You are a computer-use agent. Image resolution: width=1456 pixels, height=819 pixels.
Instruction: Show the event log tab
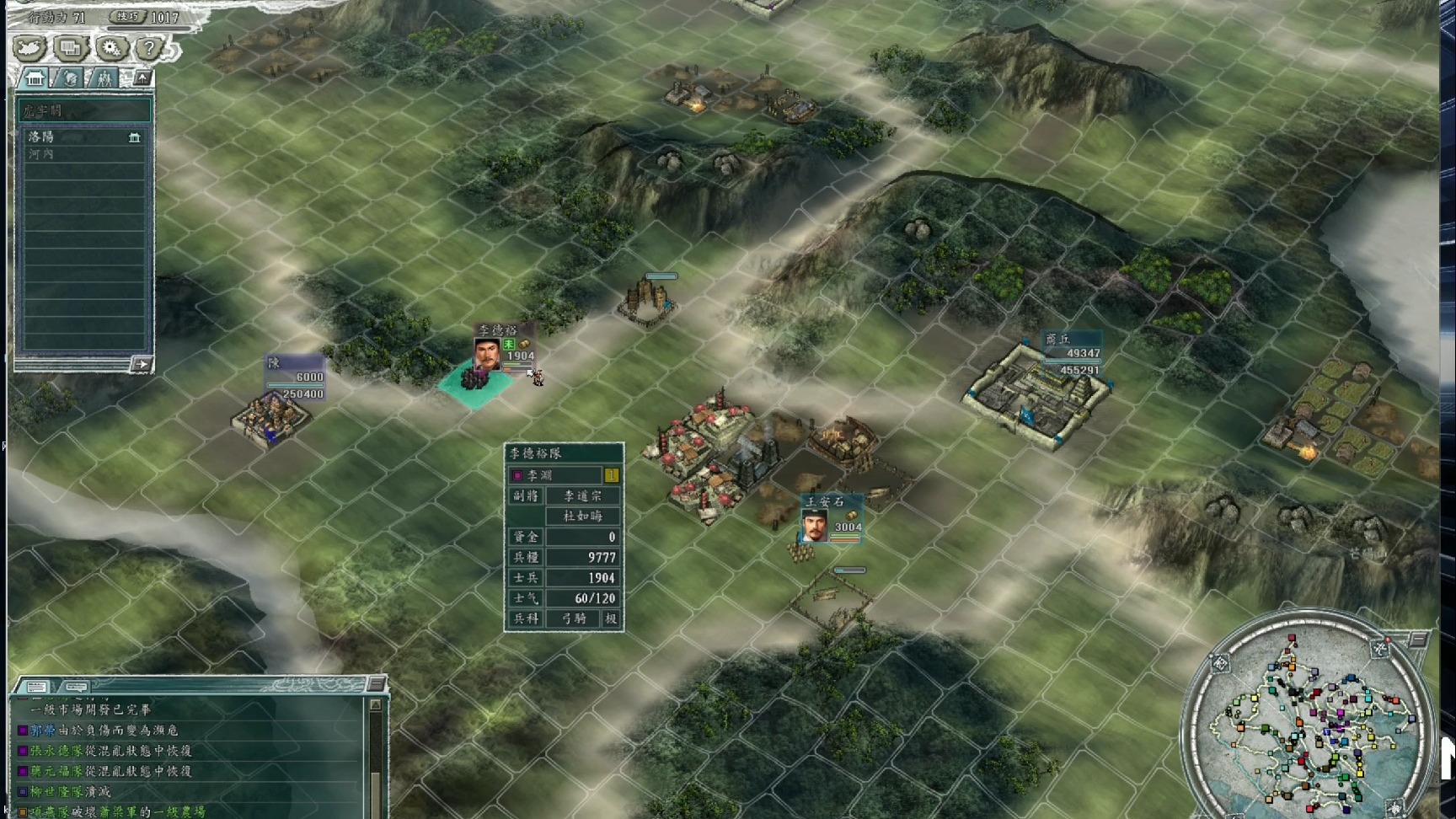tap(36, 686)
